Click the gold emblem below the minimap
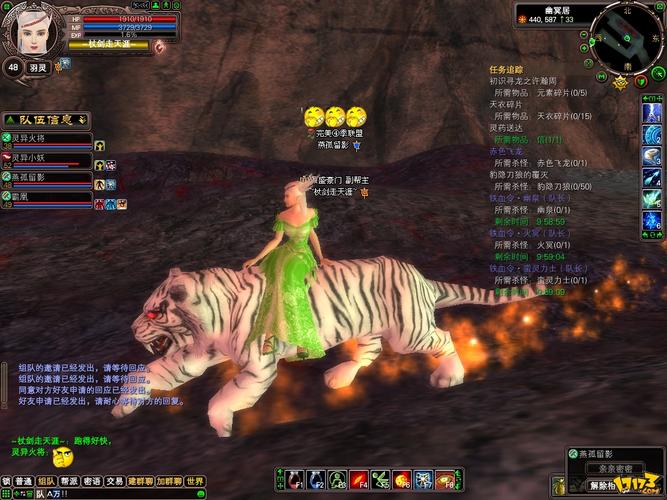This screenshot has height=500, width=667. pyautogui.click(x=621, y=84)
